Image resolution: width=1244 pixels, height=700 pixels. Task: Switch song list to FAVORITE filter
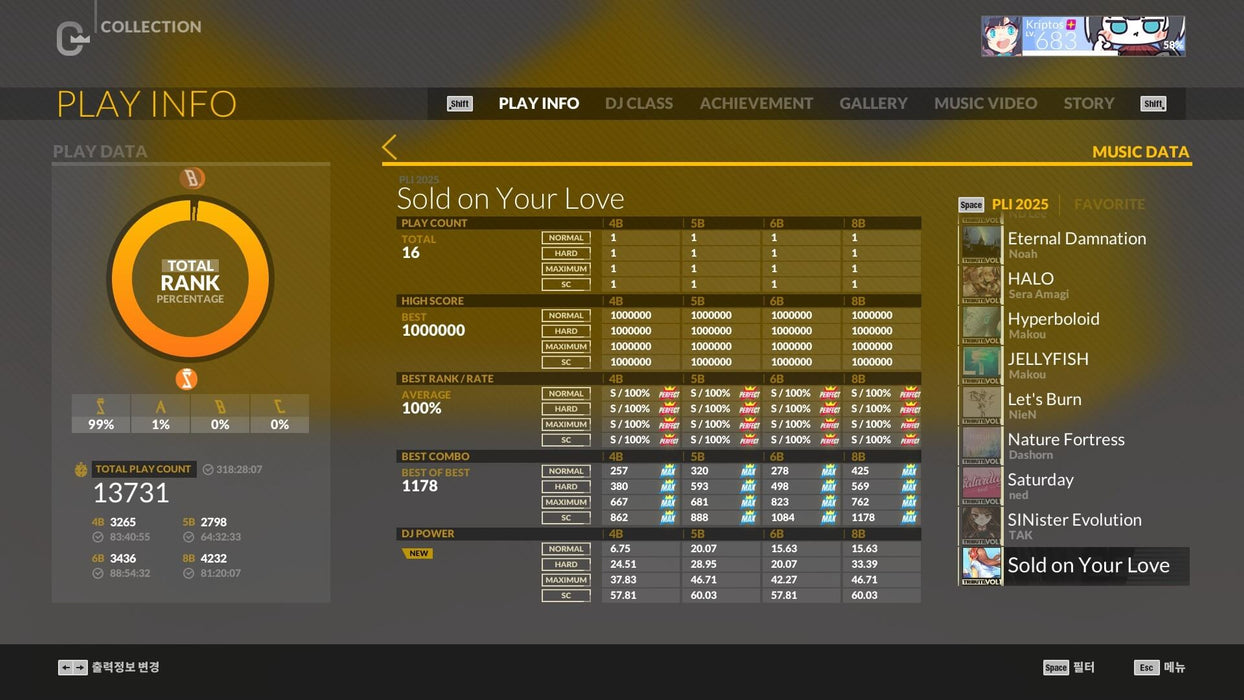pyautogui.click(x=1109, y=204)
